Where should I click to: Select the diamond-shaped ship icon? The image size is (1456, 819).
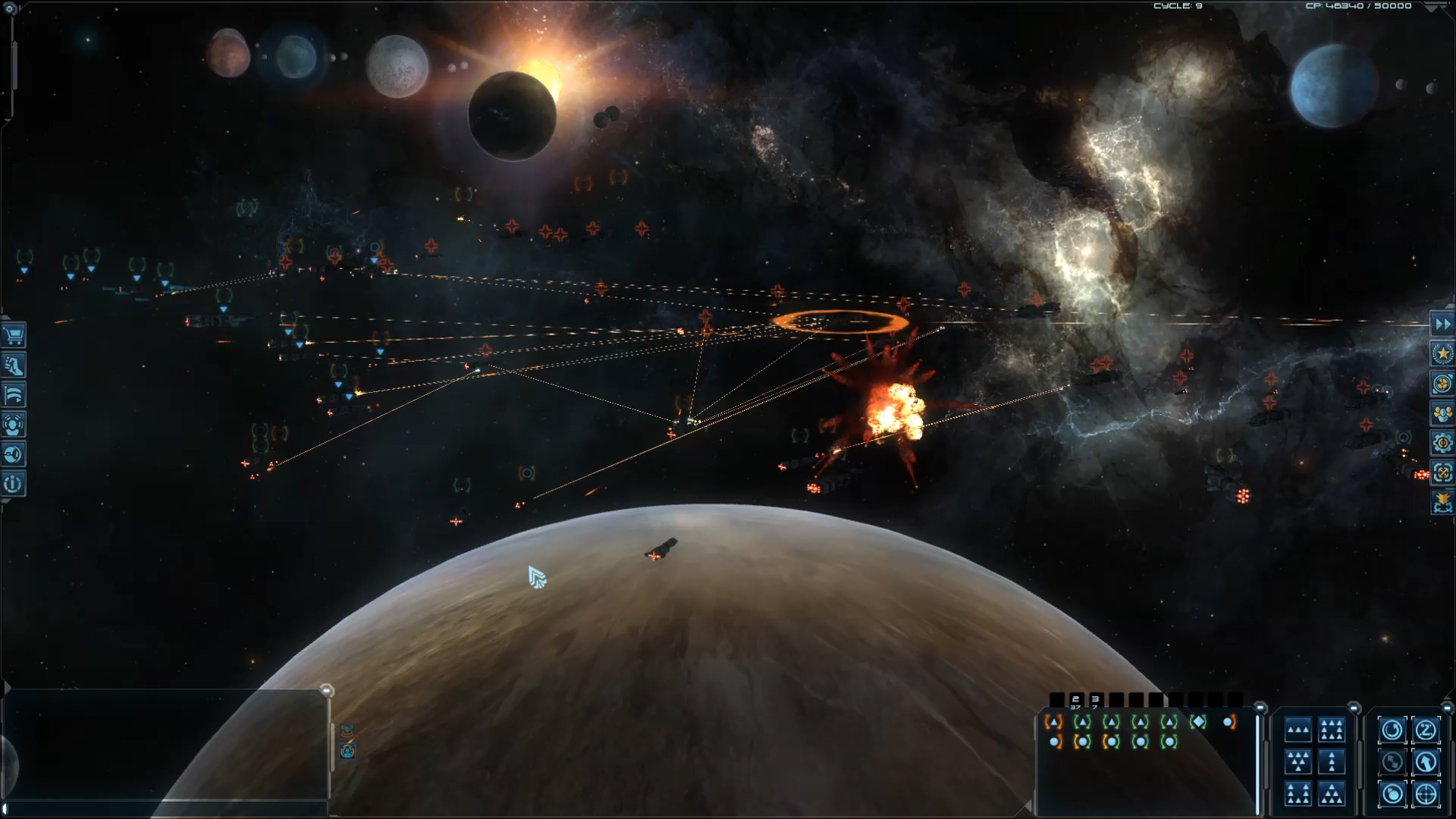point(1198,722)
